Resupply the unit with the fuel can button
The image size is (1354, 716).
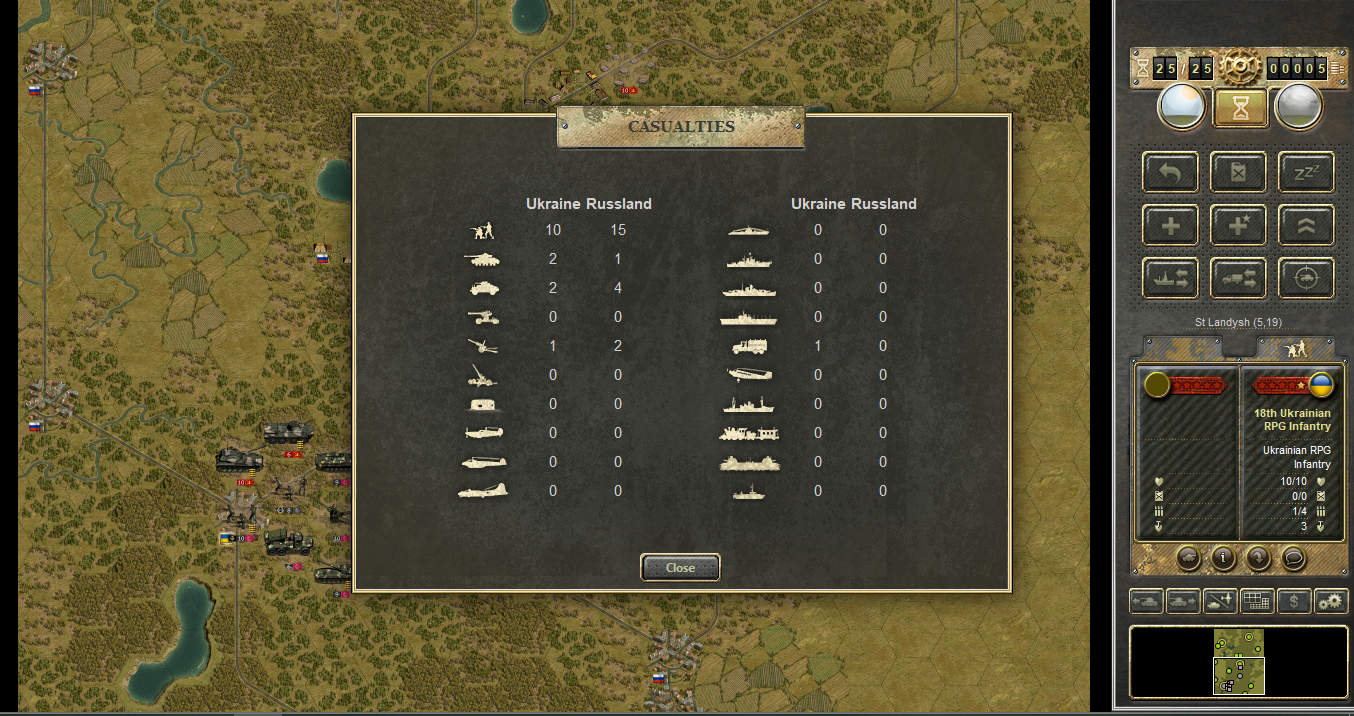click(x=1239, y=172)
